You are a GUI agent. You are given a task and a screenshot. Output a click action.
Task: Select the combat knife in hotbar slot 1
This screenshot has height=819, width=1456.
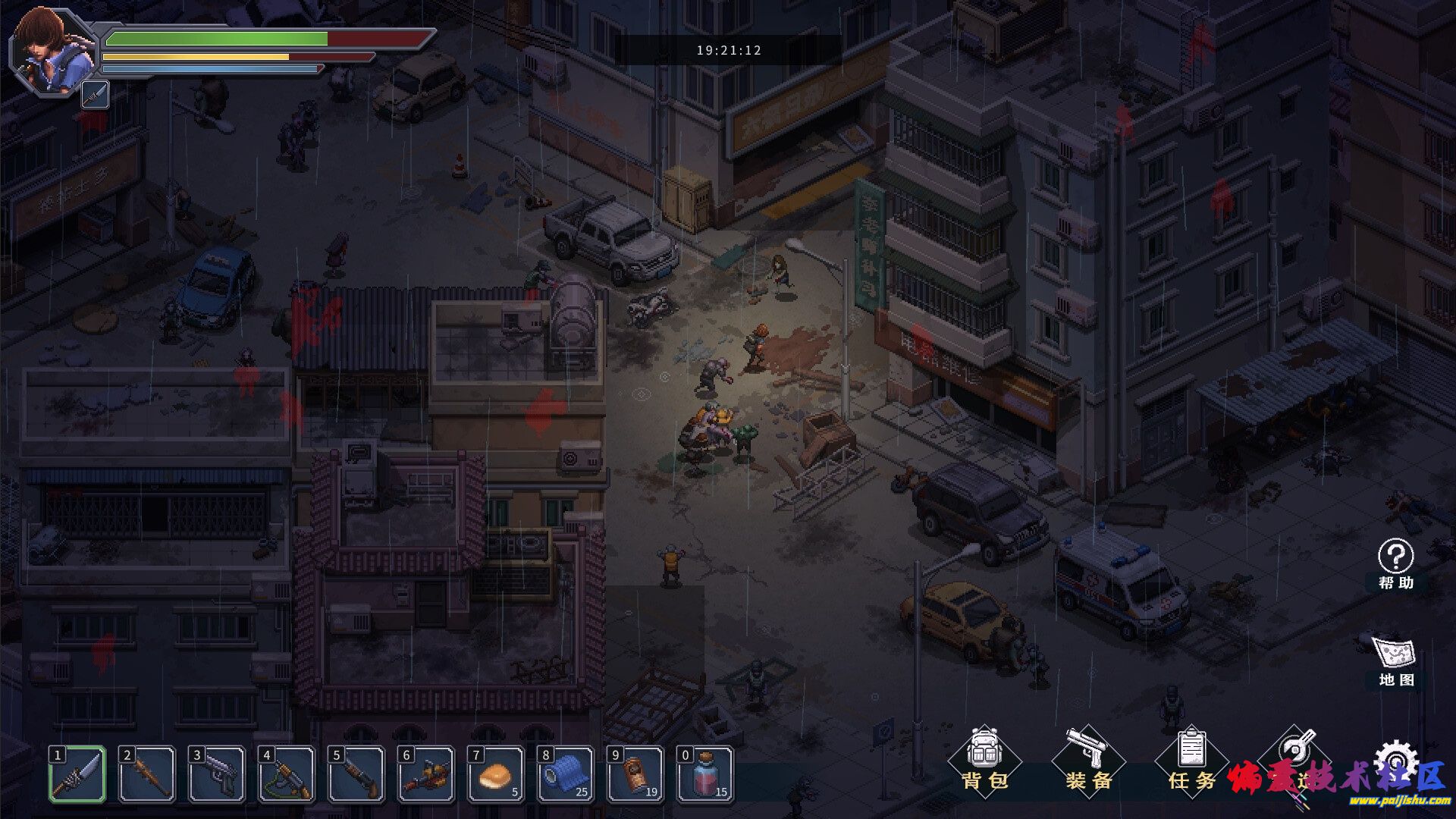tap(78, 774)
